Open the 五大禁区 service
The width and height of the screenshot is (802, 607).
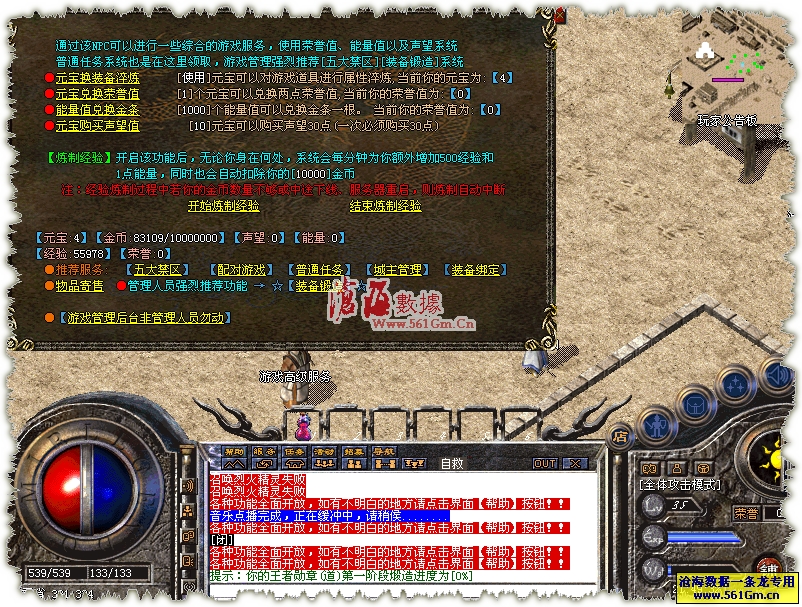click(157, 270)
